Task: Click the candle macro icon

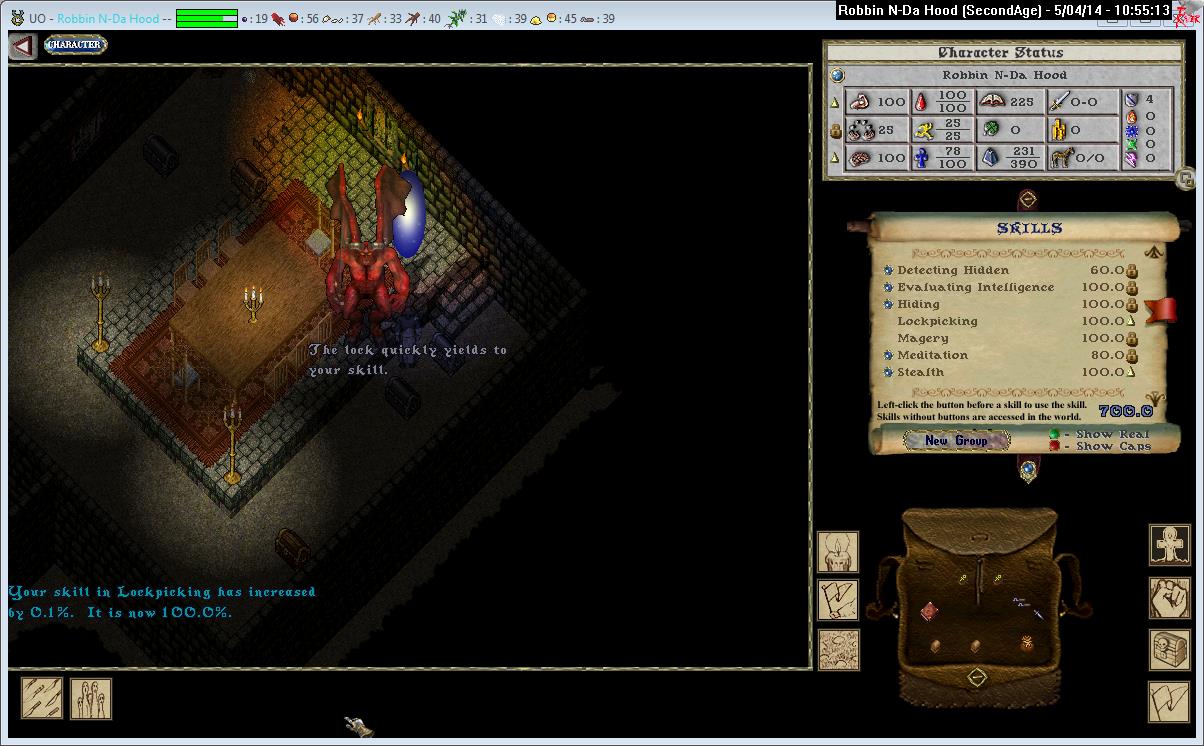Action: tap(837, 551)
